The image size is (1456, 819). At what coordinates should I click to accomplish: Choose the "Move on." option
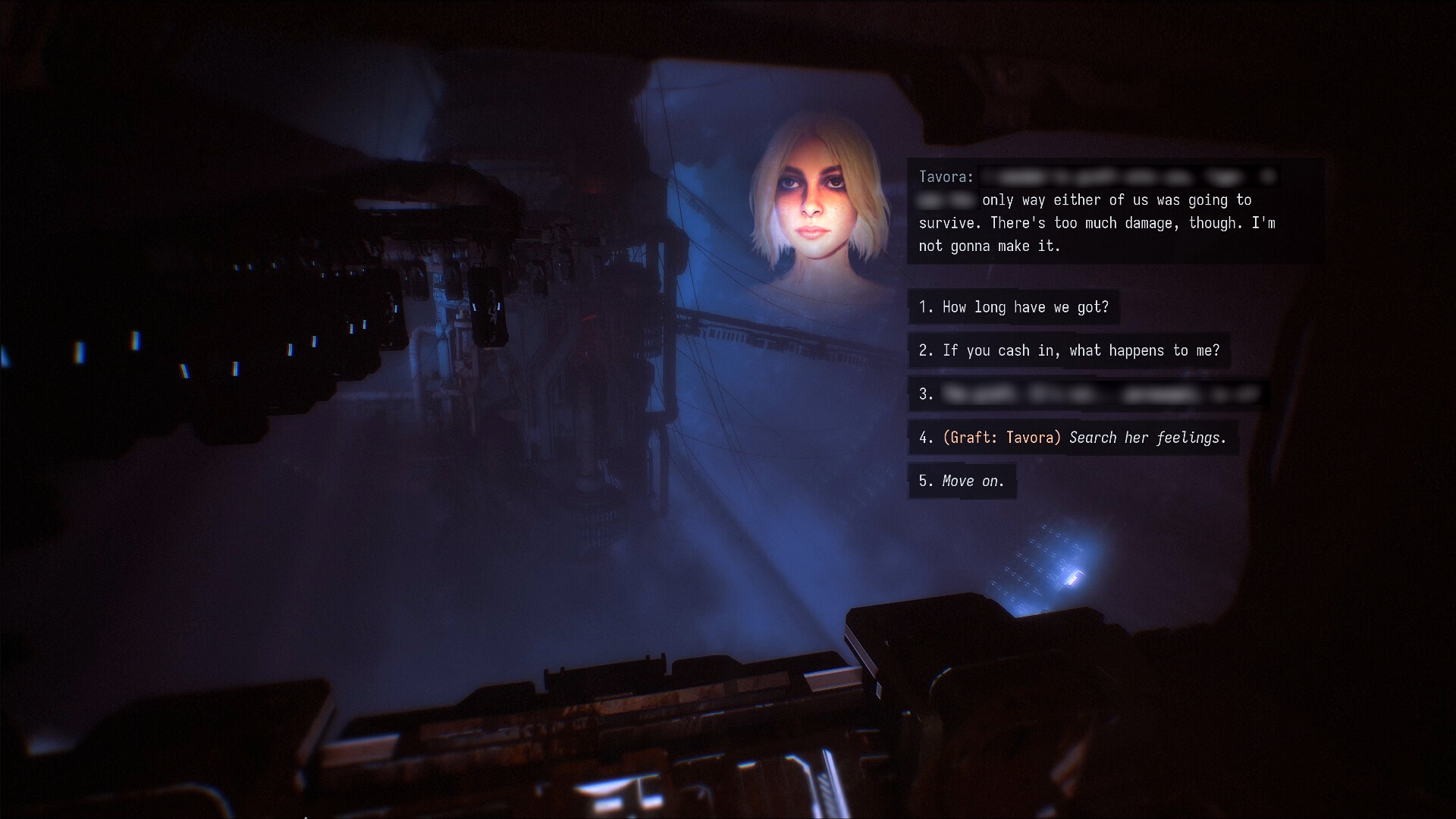[962, 481]
